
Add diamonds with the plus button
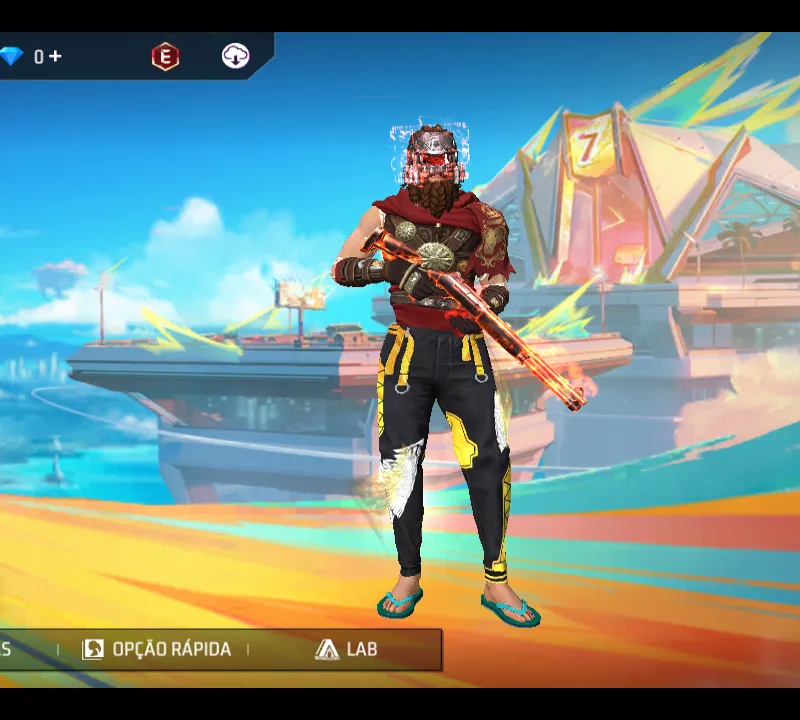[56, 57]
